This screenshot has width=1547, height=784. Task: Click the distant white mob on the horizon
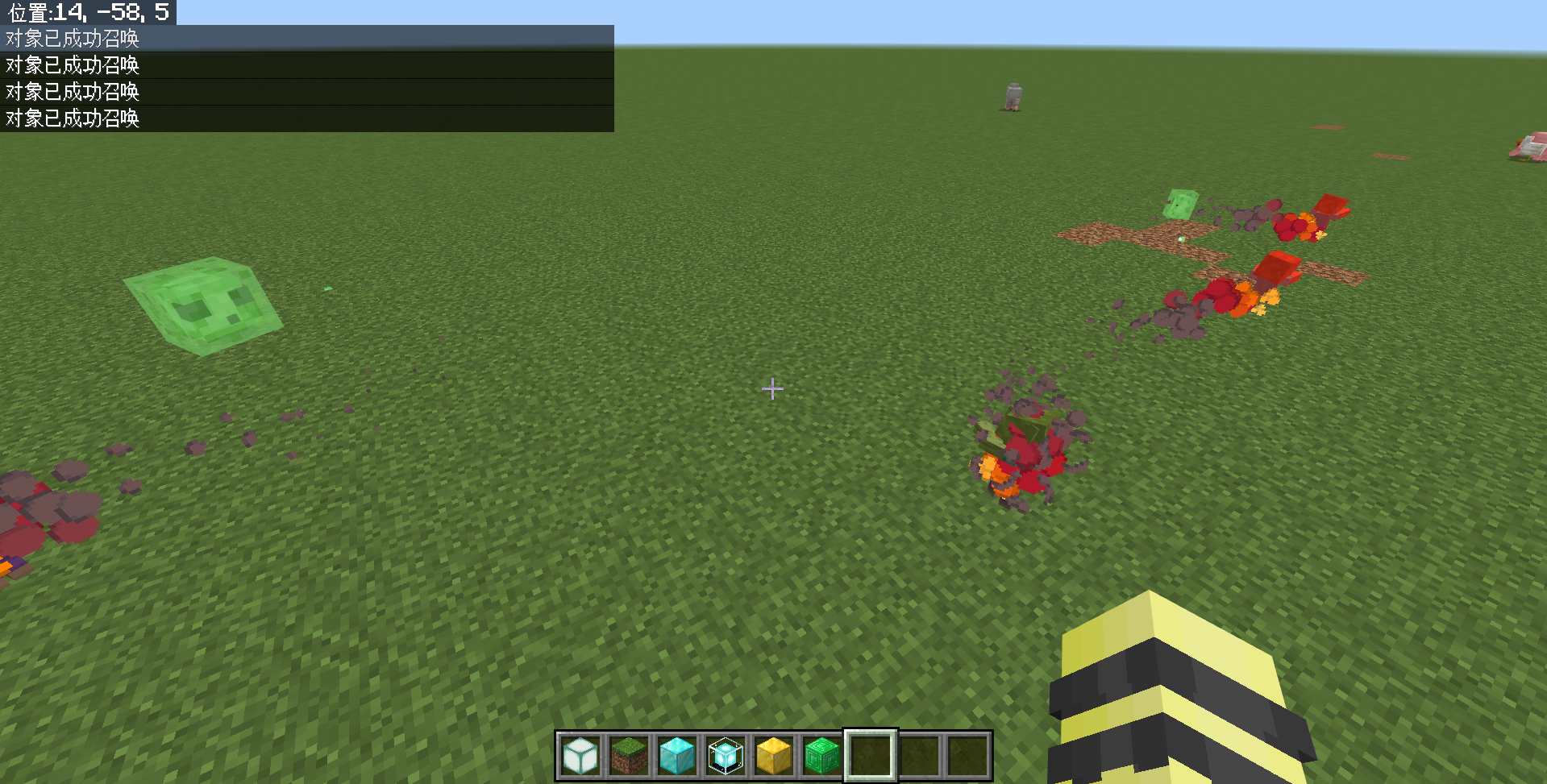1013,96
